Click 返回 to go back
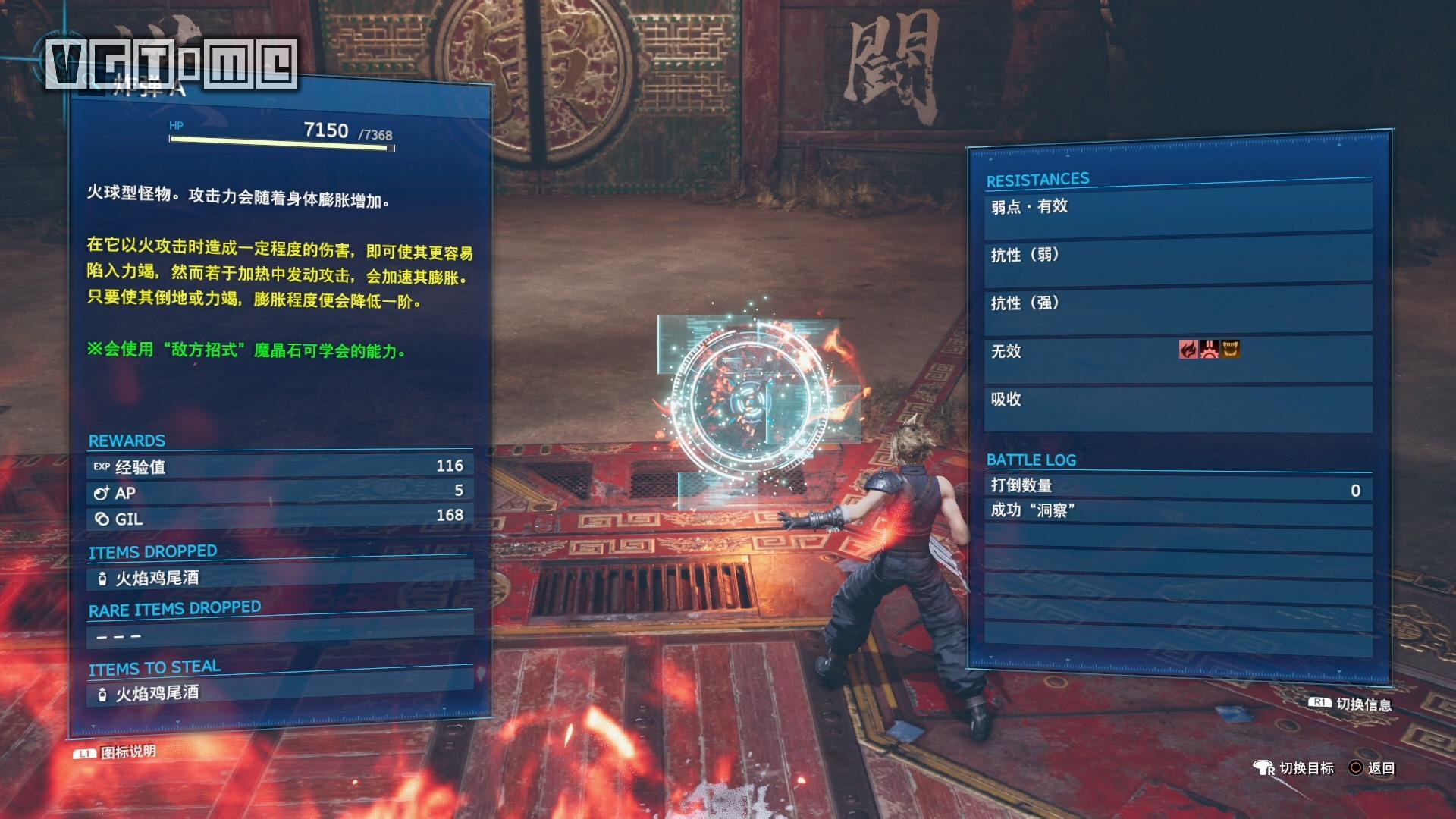The width and height of the screenshot is (1456, 819). (x=1380, y=768)
